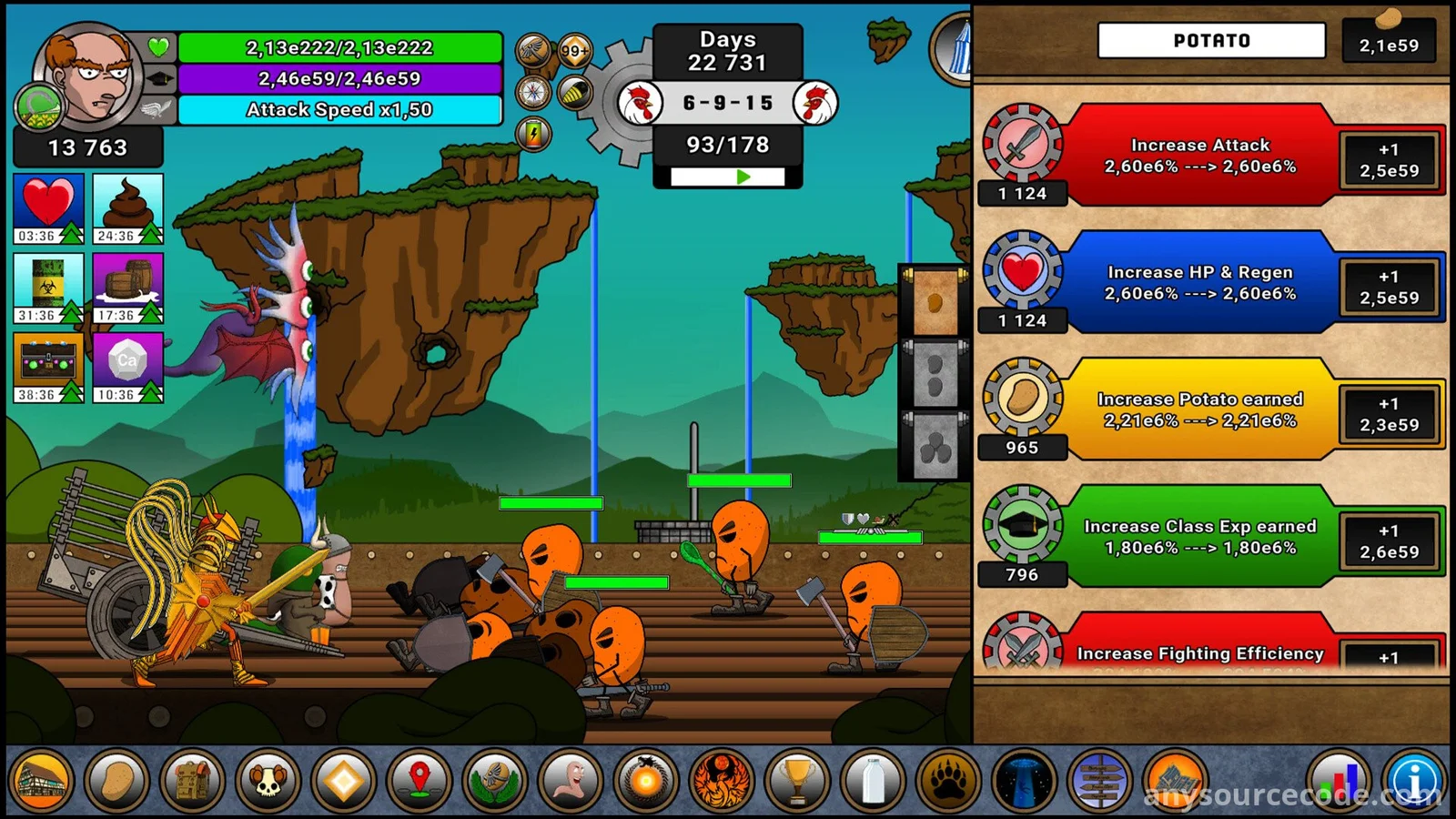Click the battery lightning icon
Image resolution: width=1456 pixels, height=819 pixels.
point(534,135)
